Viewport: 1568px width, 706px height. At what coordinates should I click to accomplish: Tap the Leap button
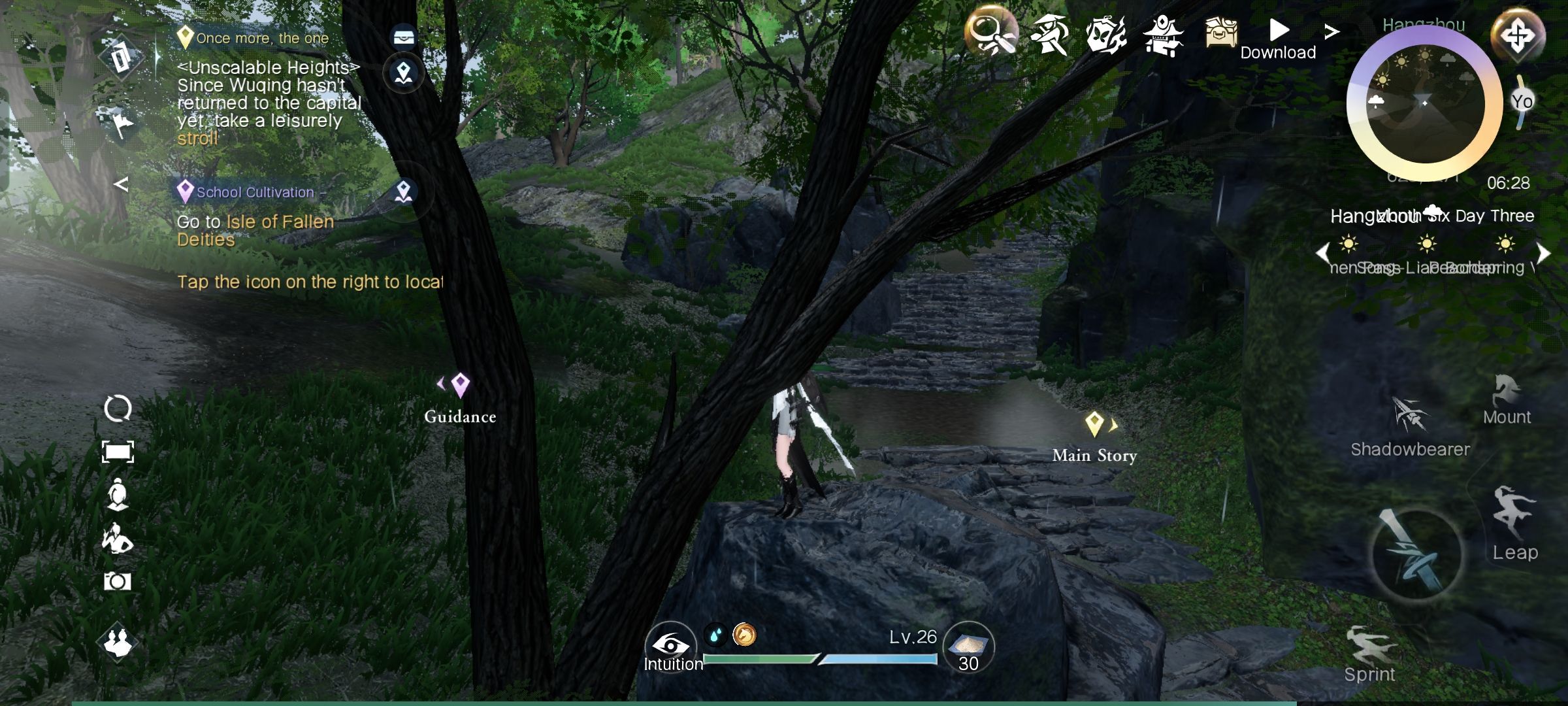coord(1514,523)
